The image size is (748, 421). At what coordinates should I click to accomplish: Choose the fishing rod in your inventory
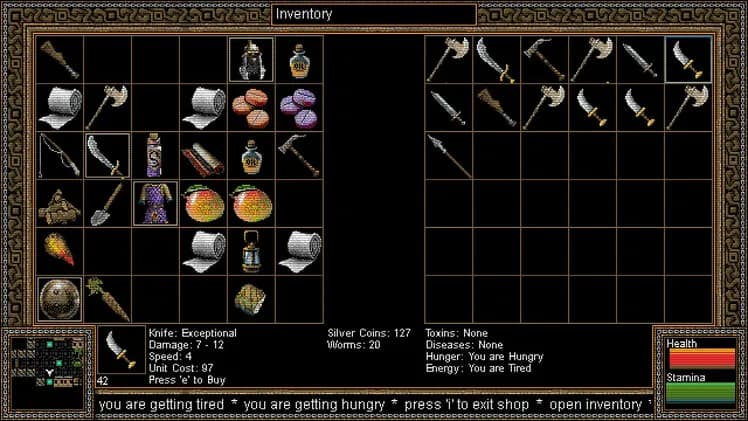59,155
